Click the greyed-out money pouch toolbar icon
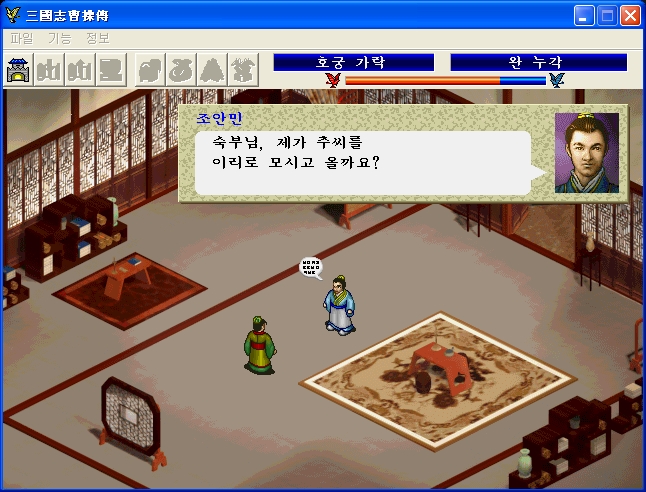The height and width of the screenshot is (492, 646). [x=183, y=70]
